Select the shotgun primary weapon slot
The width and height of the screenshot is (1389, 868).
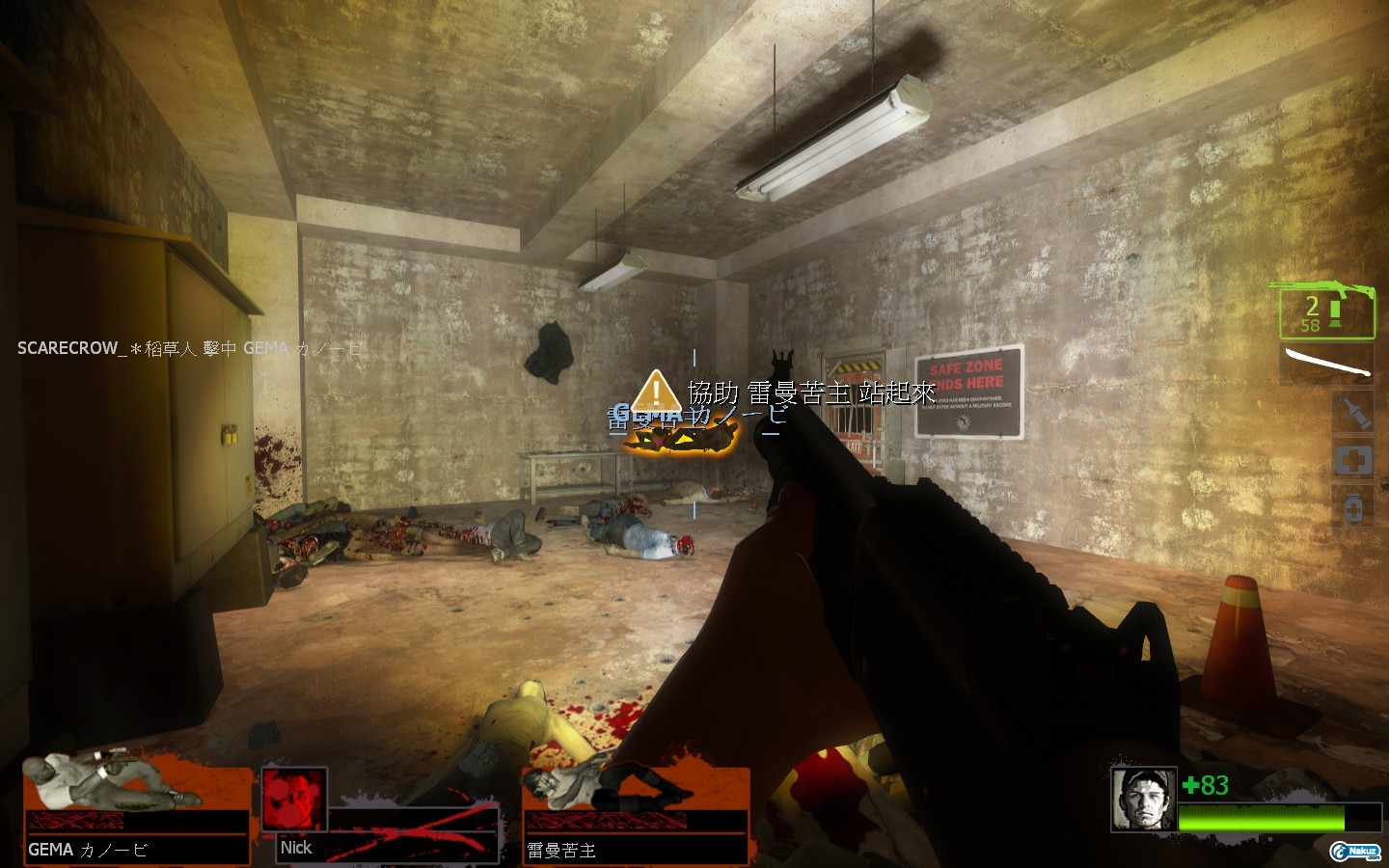[1326, 312]
